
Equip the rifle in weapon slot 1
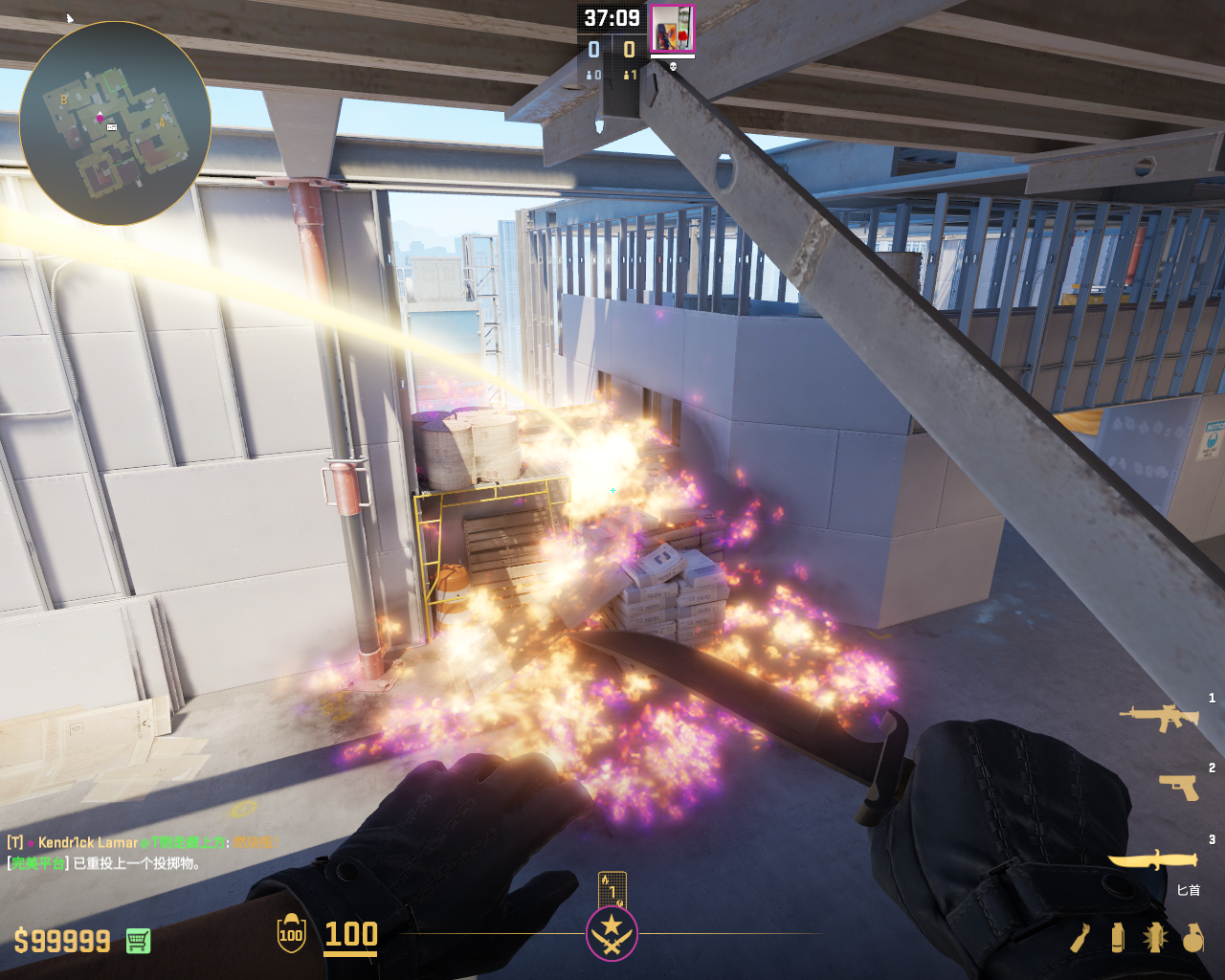point(1160,717)
